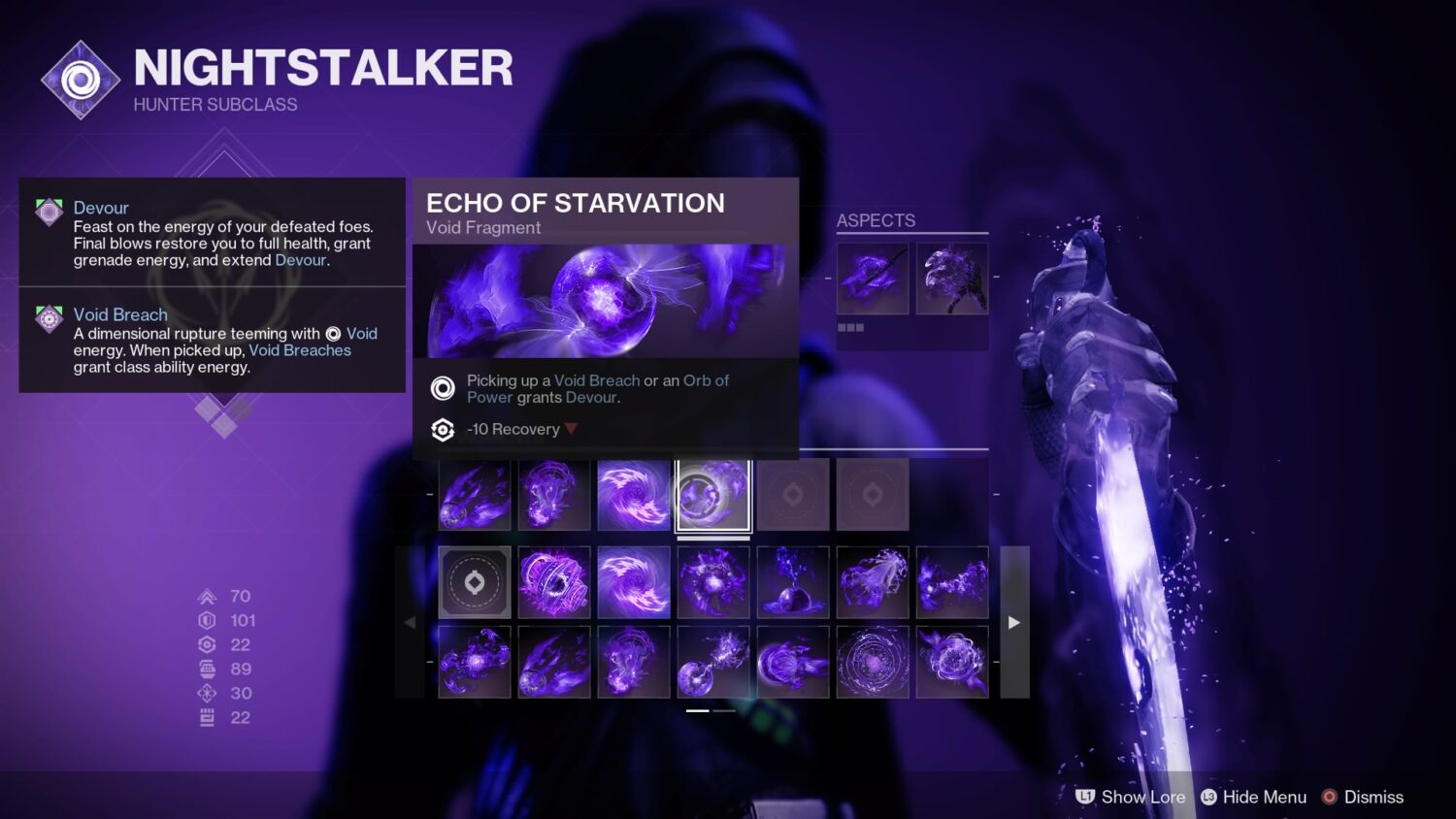1456x819 pixels.
Task: Select the highlighted Echo of Starvation fragment
Action: (x=713, y=495)
